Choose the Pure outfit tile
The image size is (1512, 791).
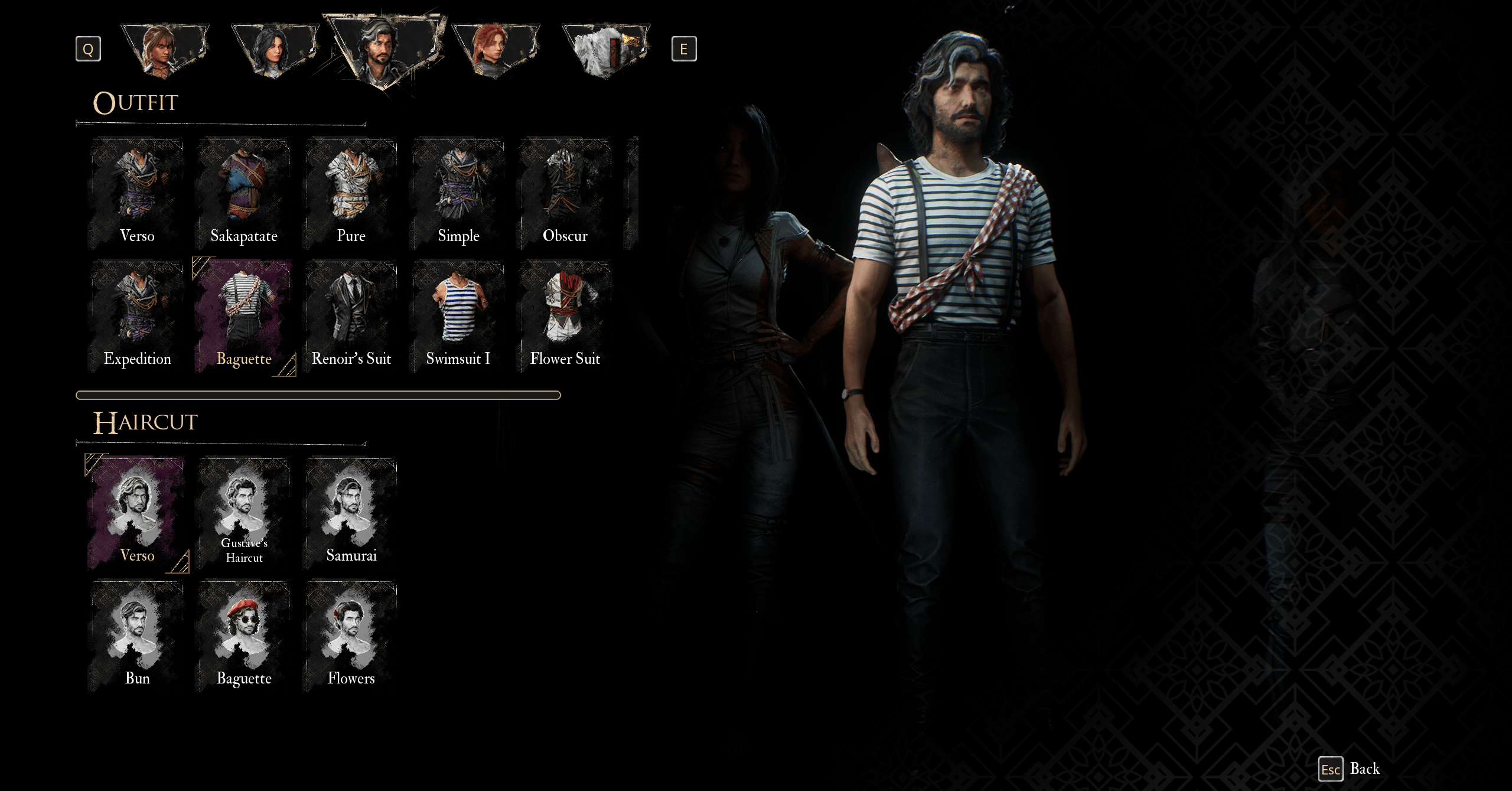click(351, 194)
